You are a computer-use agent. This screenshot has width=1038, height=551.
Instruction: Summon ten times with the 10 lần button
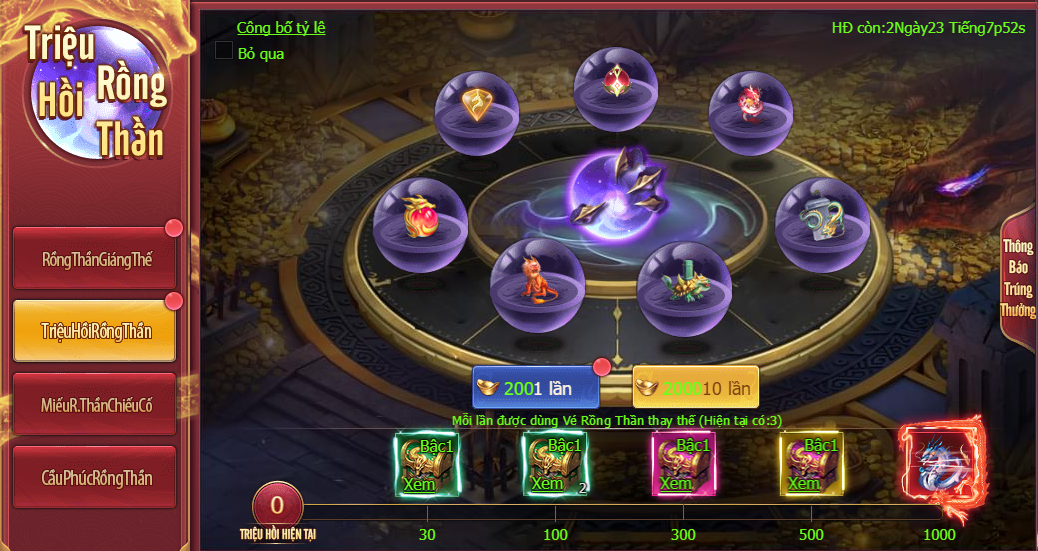pyautogui.click(x=696, y=388)
